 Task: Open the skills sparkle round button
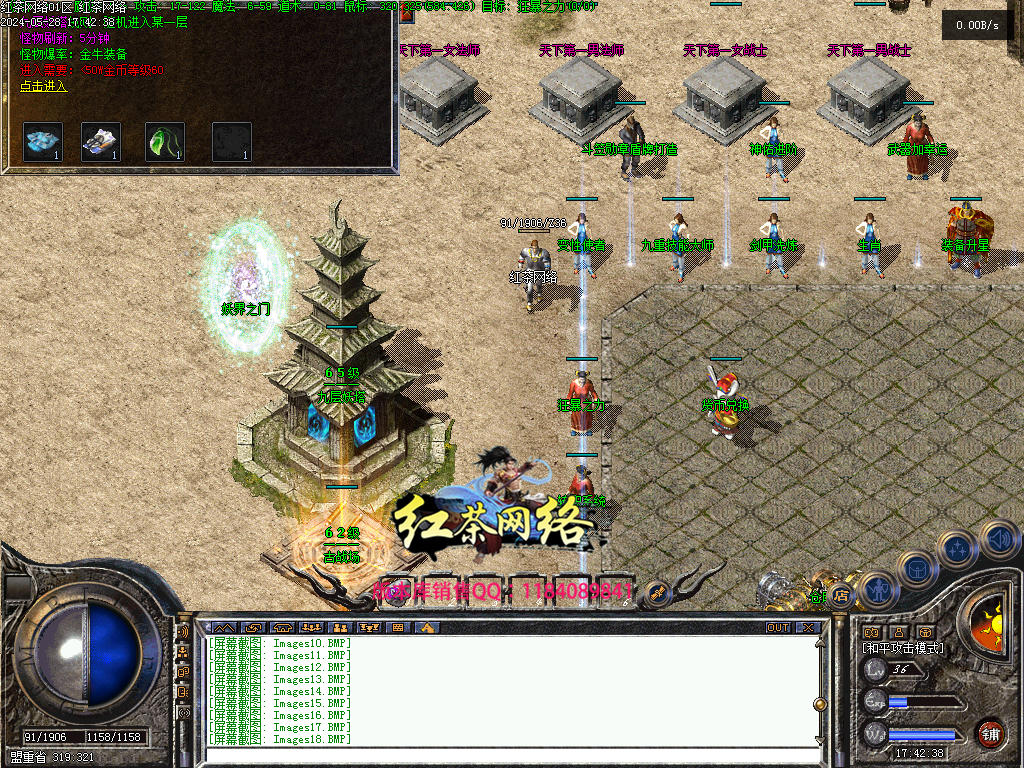coord(958,548)
